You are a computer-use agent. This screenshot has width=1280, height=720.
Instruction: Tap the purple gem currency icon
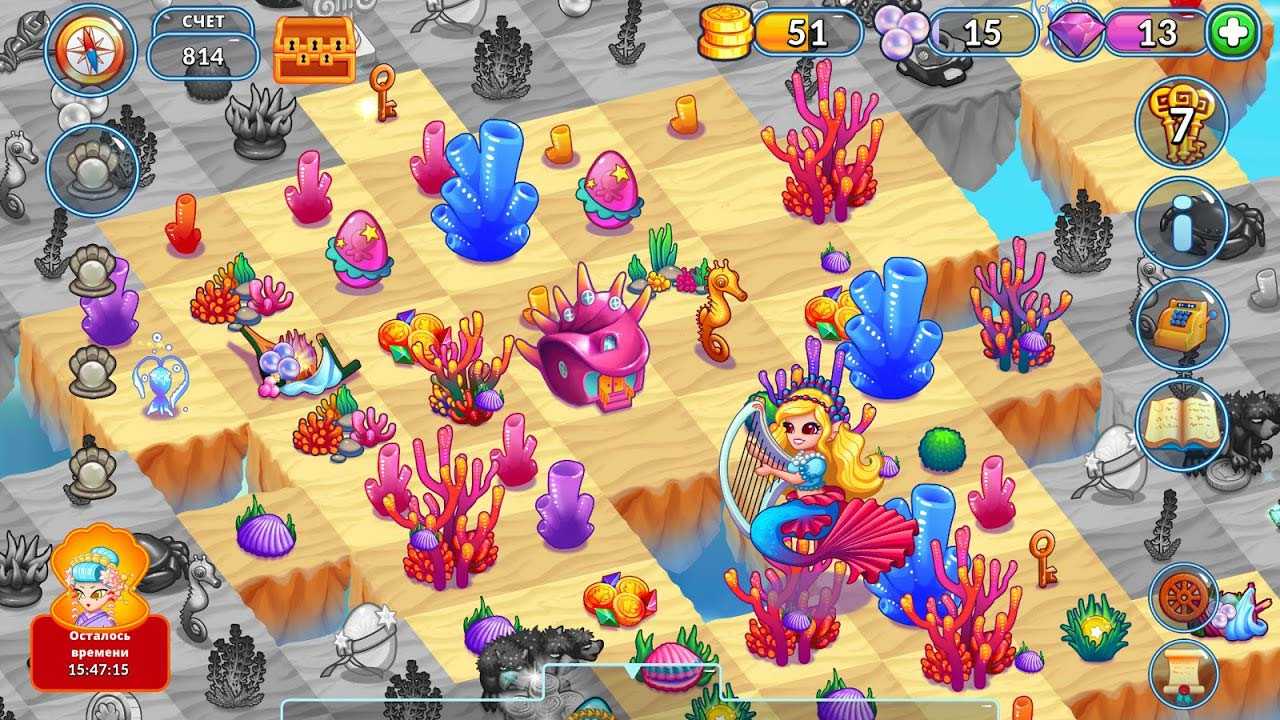1076,32
